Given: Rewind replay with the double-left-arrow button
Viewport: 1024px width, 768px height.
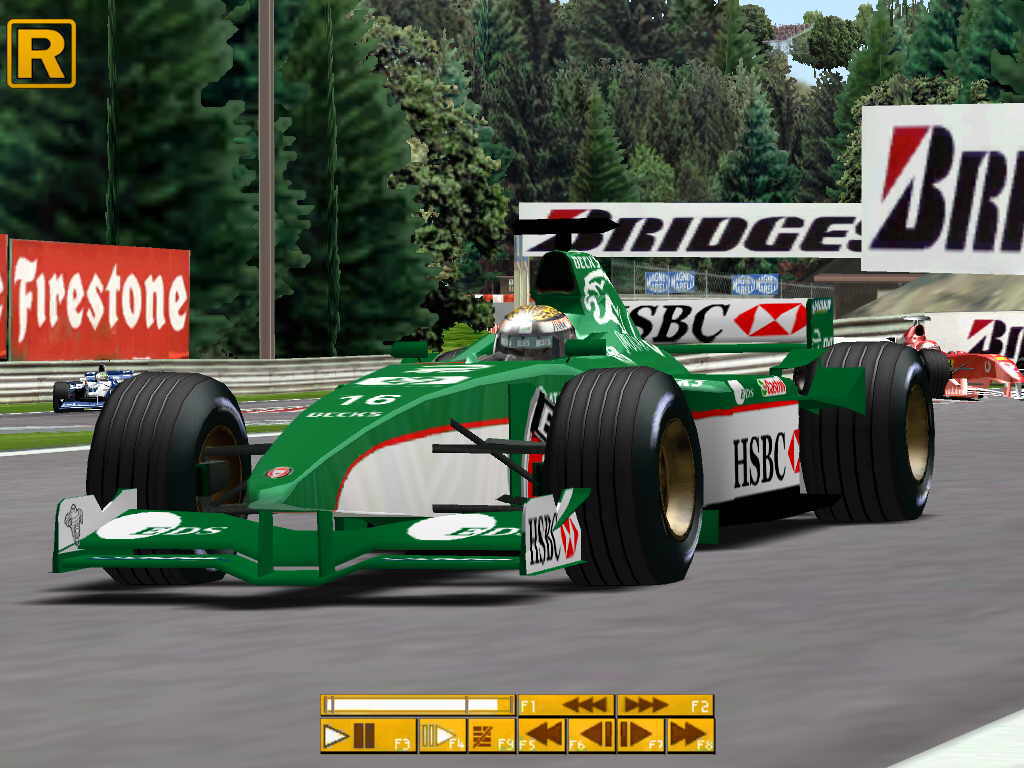Looking at the screenshot, I should click(542, 736).
